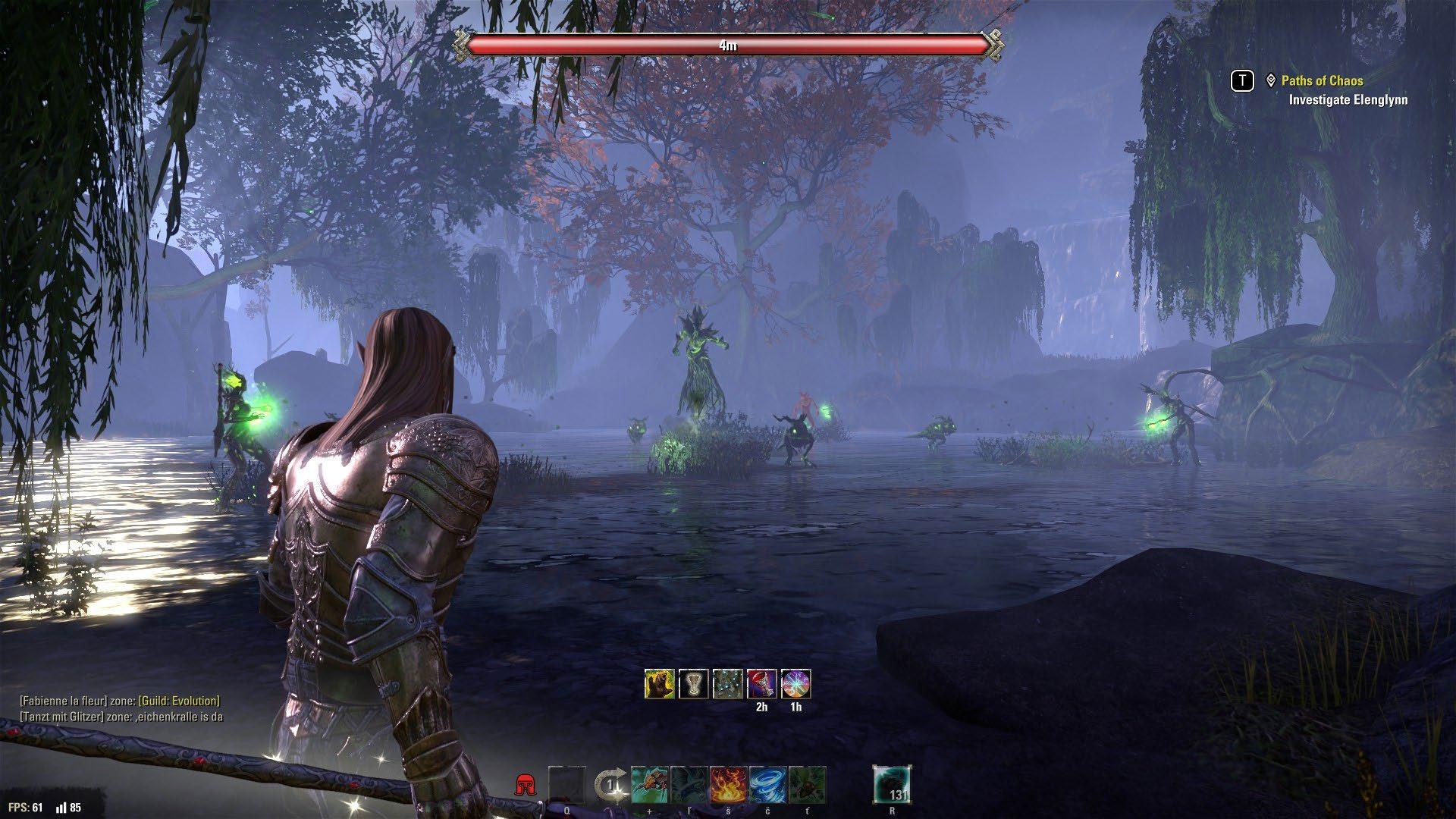The image size is (1456, 819).
Task: View the rainbow orb buff with 1h timer
Action: pyautogui.click(x=795, y=684)
